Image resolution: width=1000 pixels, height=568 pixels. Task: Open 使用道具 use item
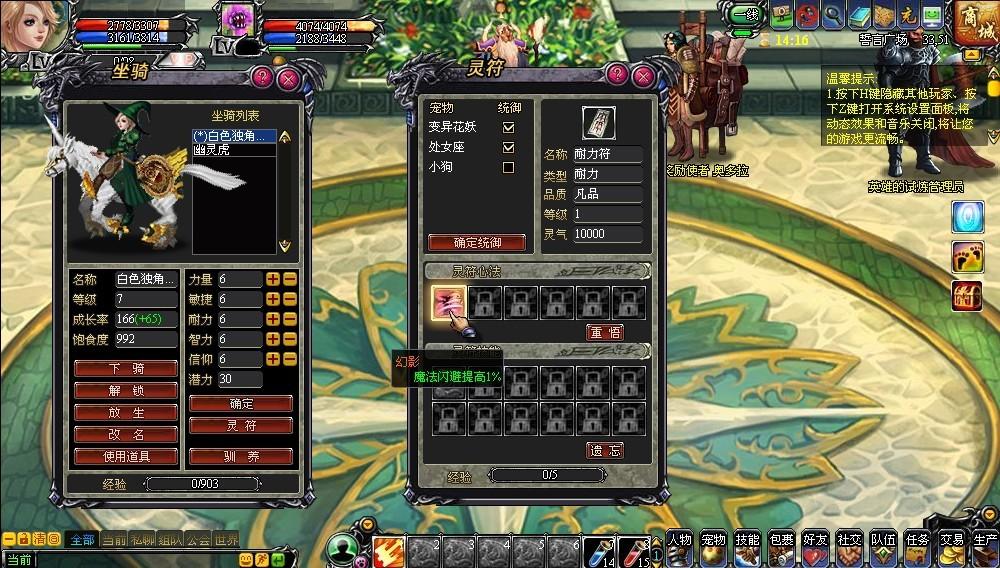pyautogui.click(x=126, y=456)
